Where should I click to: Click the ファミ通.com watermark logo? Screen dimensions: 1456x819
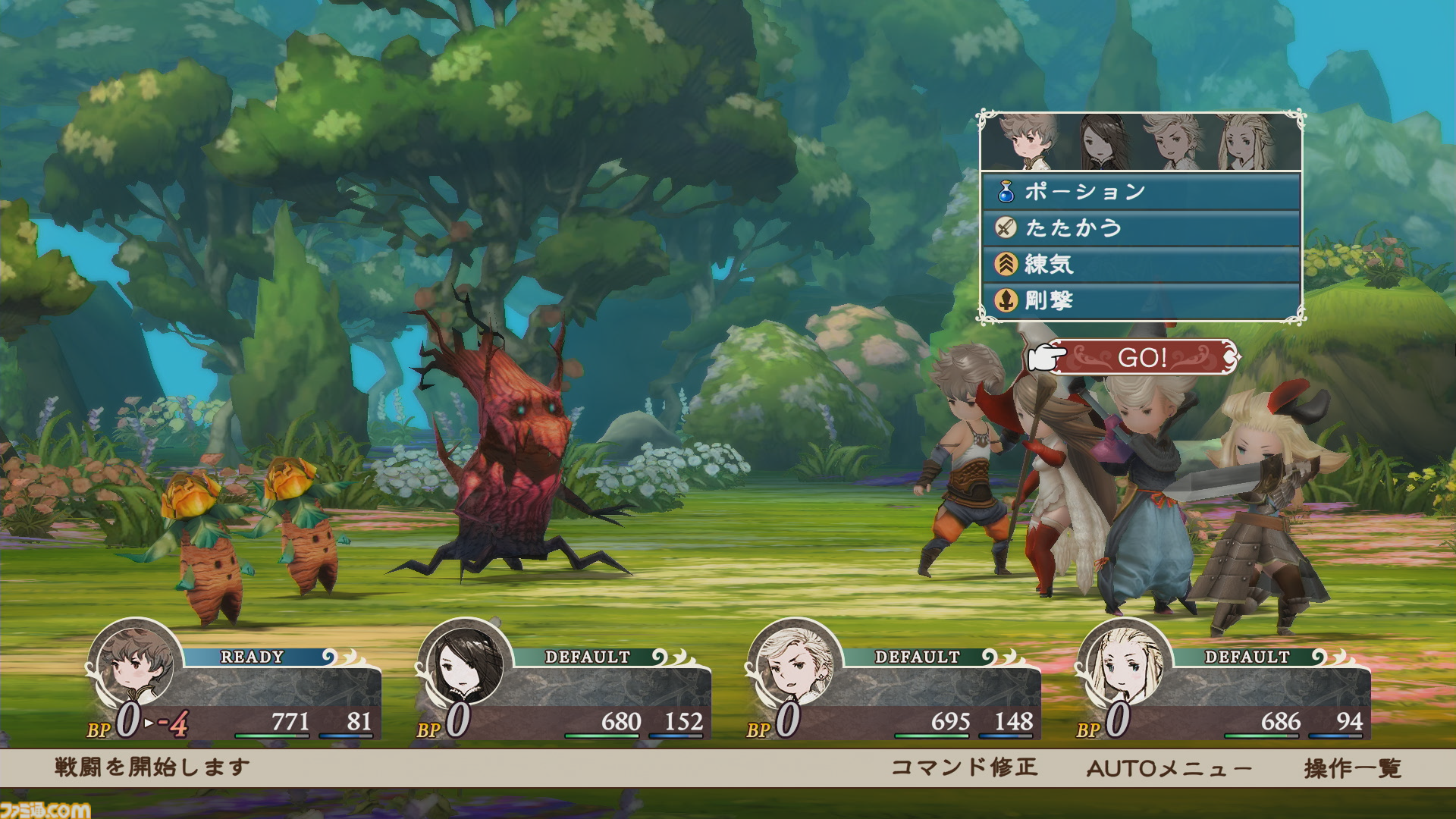[45, 809]
